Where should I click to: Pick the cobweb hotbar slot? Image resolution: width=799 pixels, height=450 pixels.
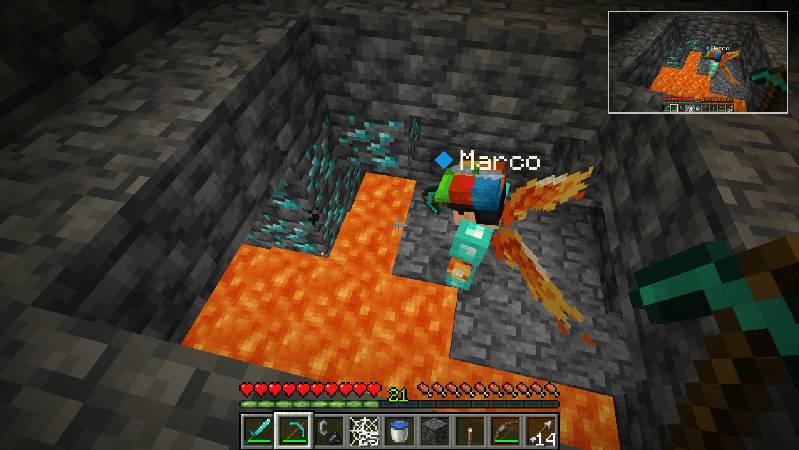point(362,431)
